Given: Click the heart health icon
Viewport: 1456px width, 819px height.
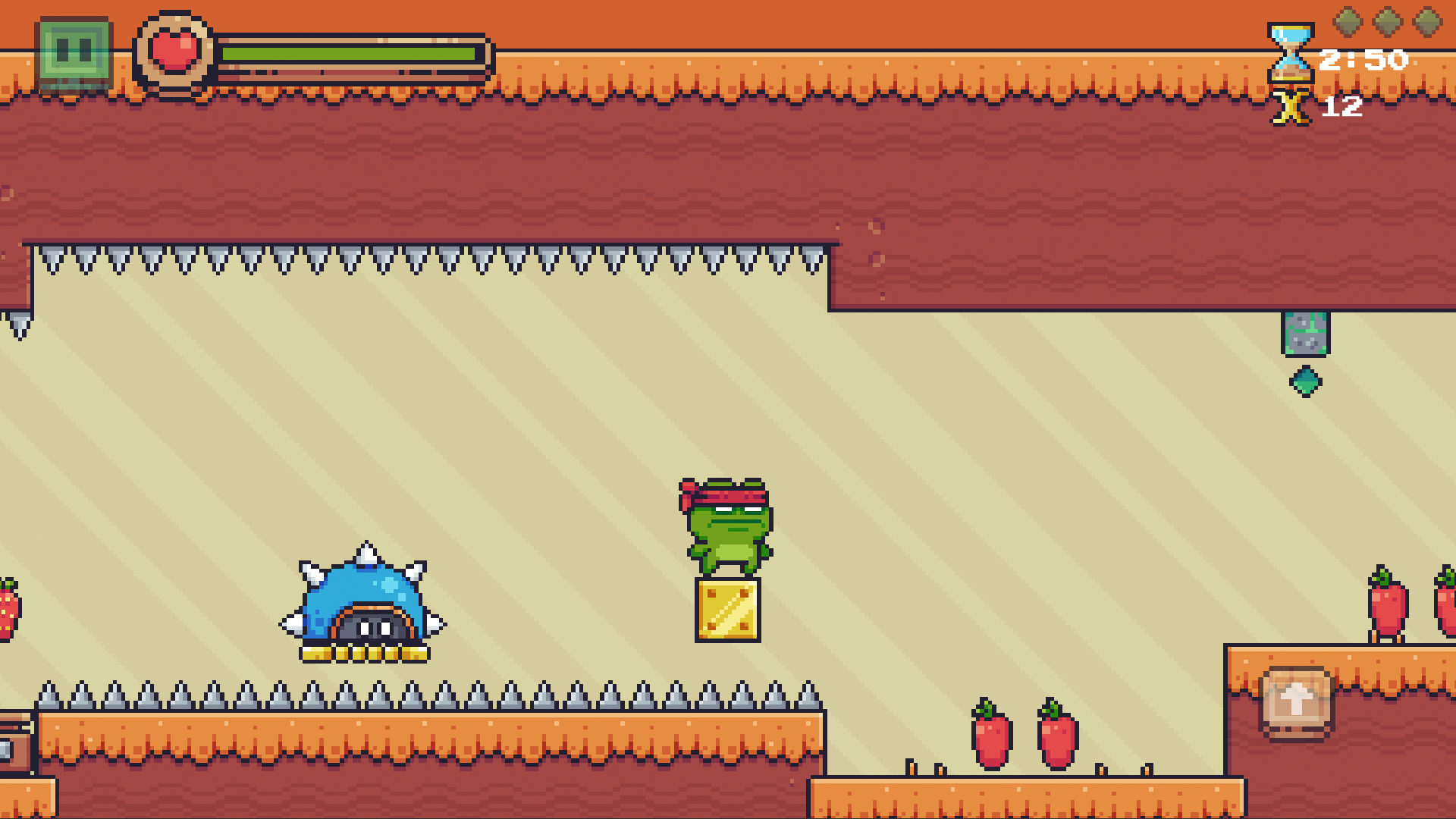Looking at the screenshot, I should (173, 49).
